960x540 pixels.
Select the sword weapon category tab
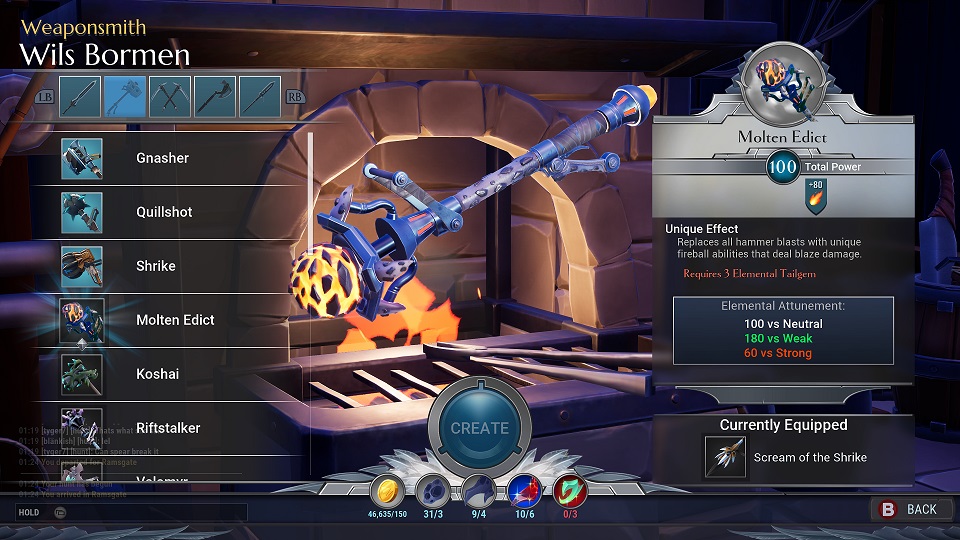pos(80,96)
